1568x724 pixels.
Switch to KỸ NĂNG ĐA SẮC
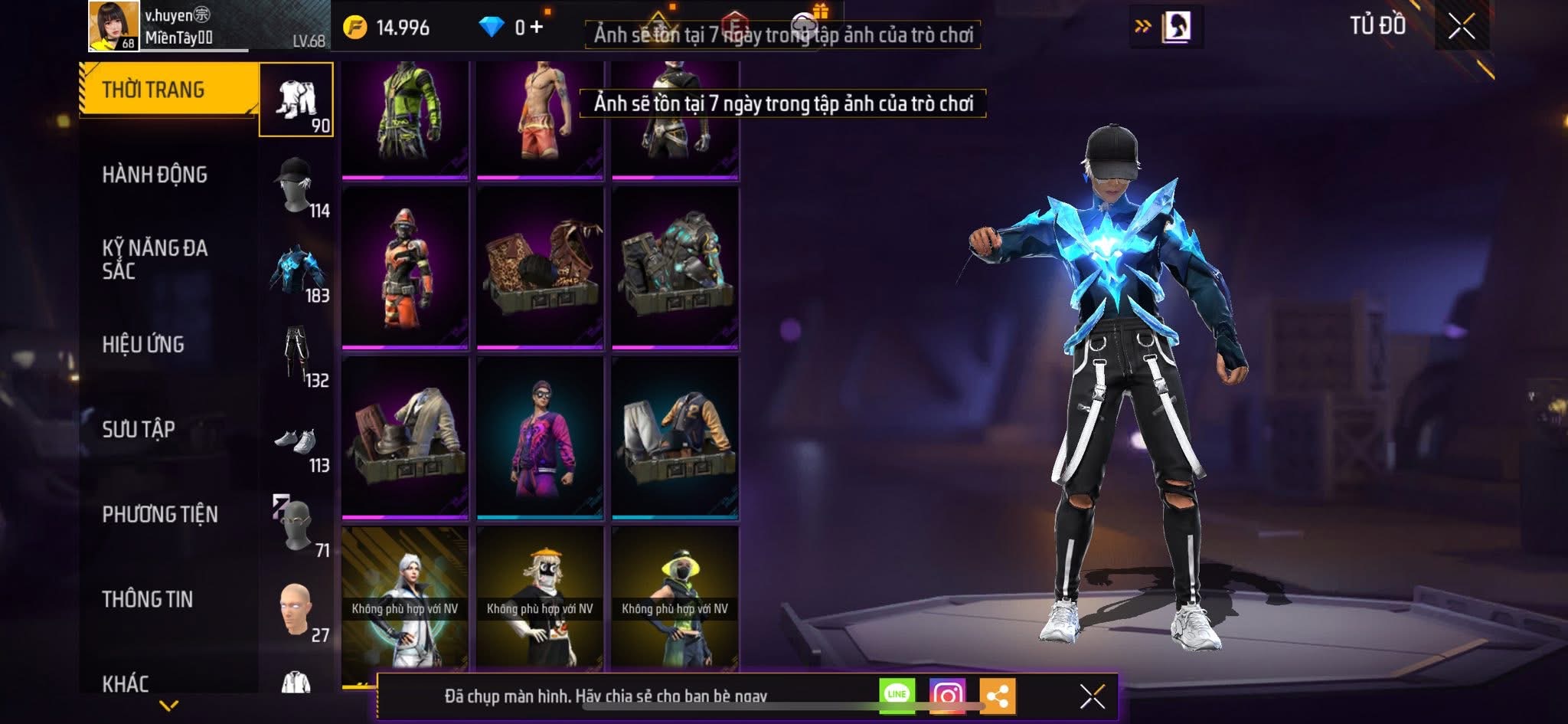pyautogui.click(x=155, y=259)
